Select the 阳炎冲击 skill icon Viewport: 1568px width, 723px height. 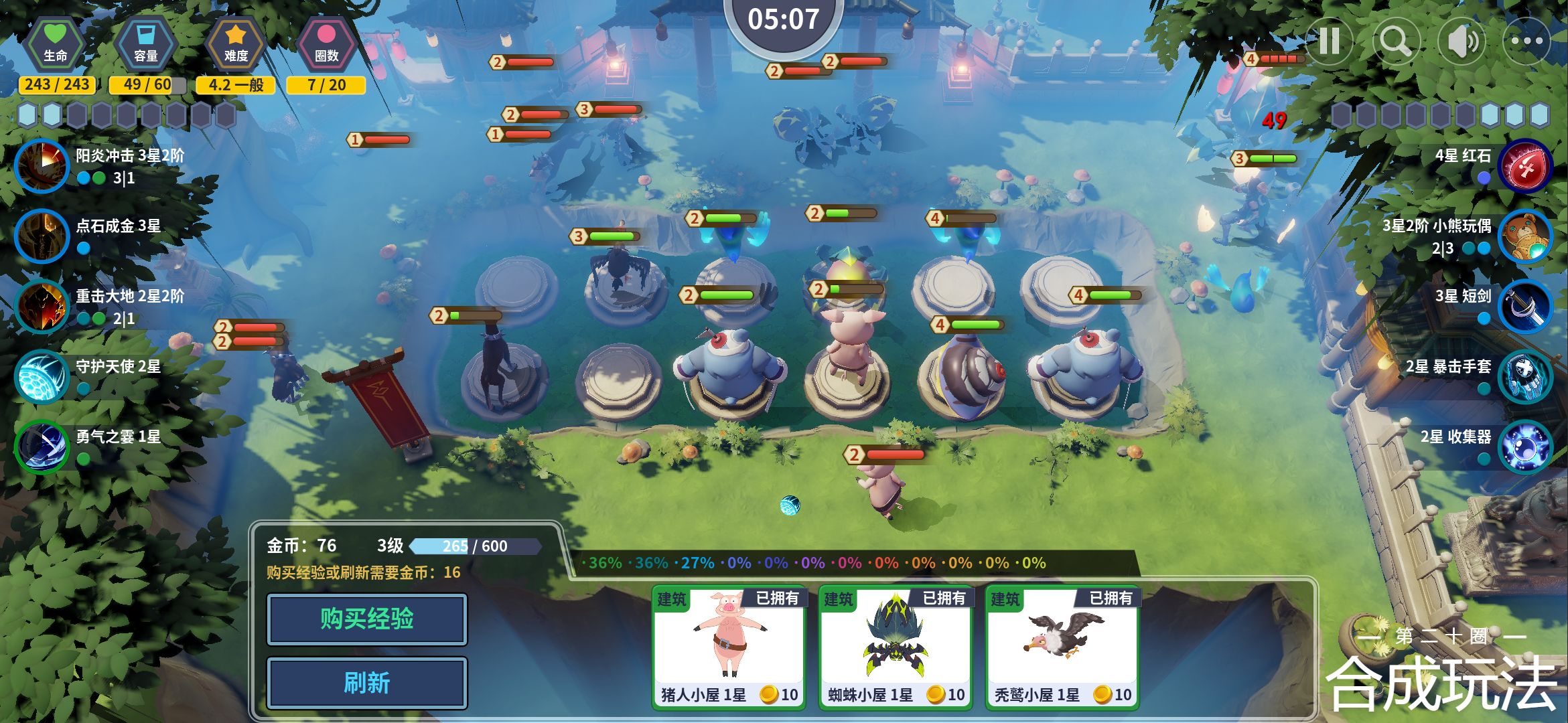(x=42, y=165)
